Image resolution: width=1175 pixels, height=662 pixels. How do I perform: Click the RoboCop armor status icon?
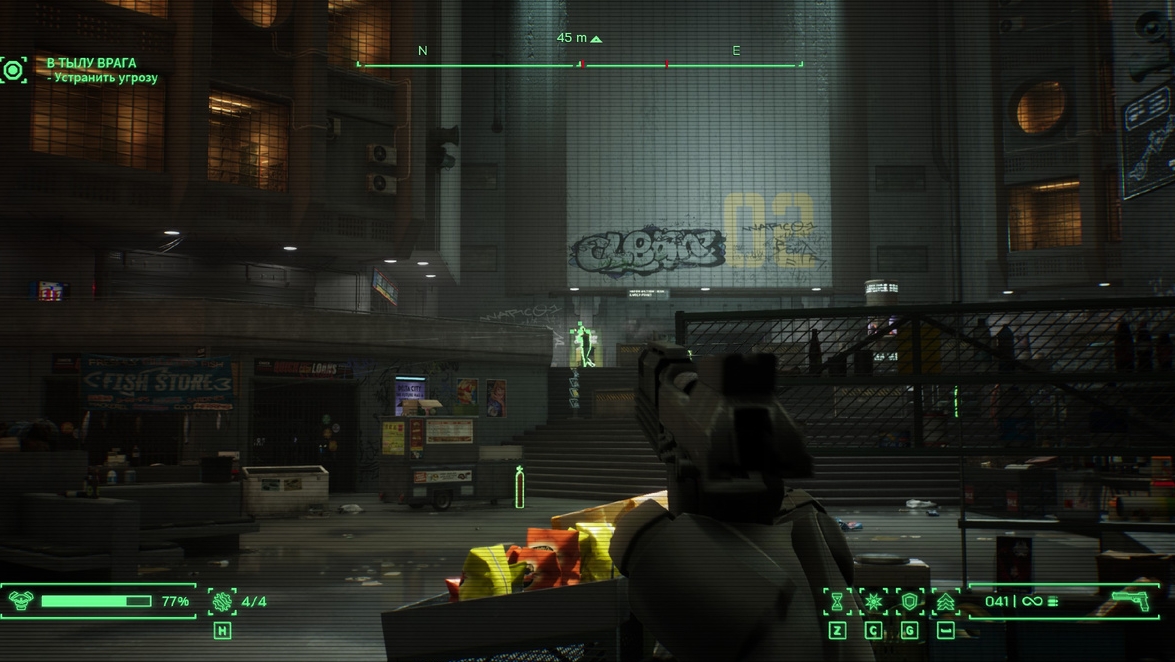(21, 601)
